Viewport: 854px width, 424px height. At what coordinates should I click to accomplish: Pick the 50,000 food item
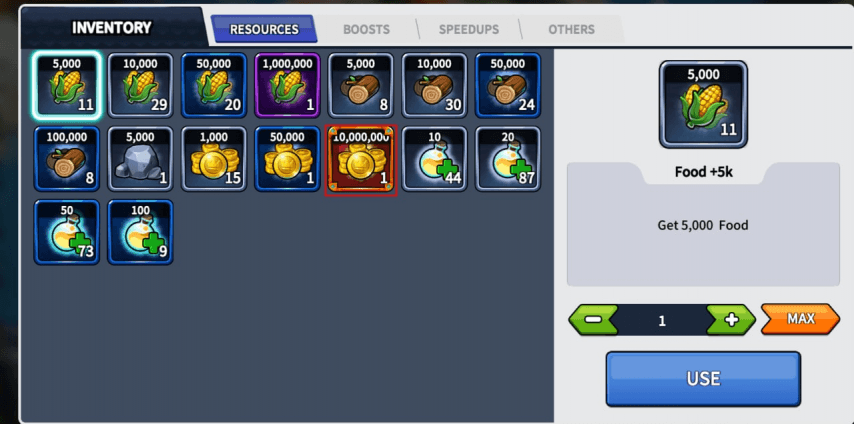coord(214,85)
